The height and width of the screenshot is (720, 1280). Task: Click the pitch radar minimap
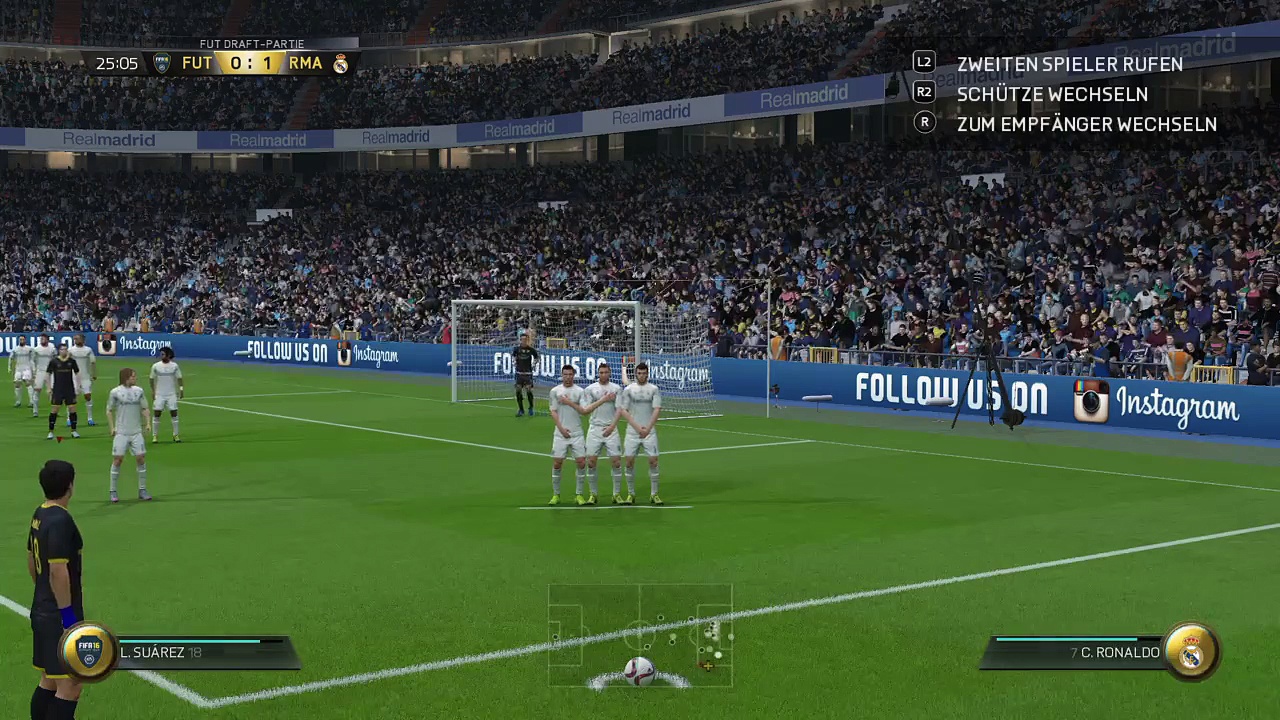tap(640, 636)
